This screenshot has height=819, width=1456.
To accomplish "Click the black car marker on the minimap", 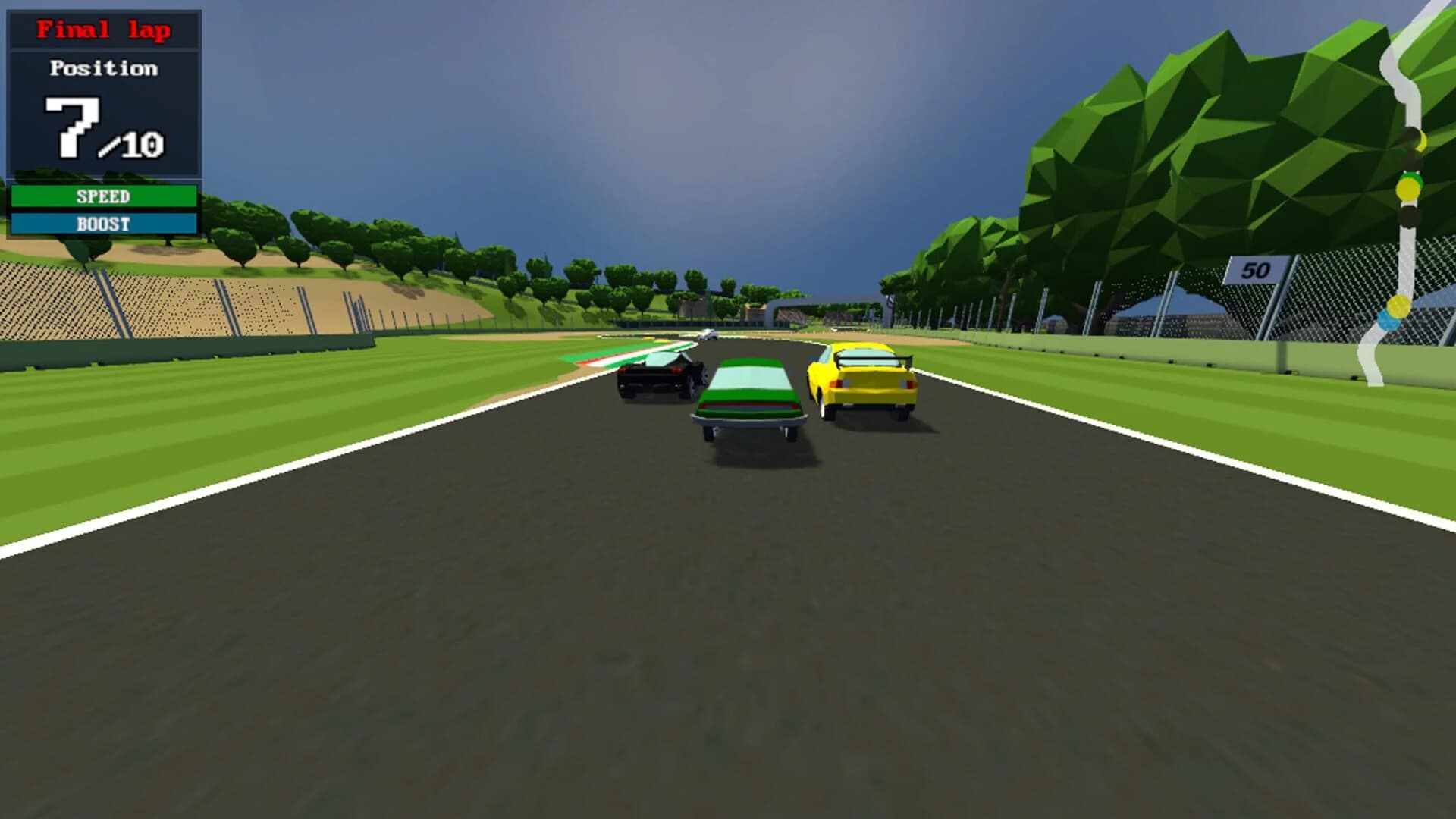I will (x=1409, y=215).
